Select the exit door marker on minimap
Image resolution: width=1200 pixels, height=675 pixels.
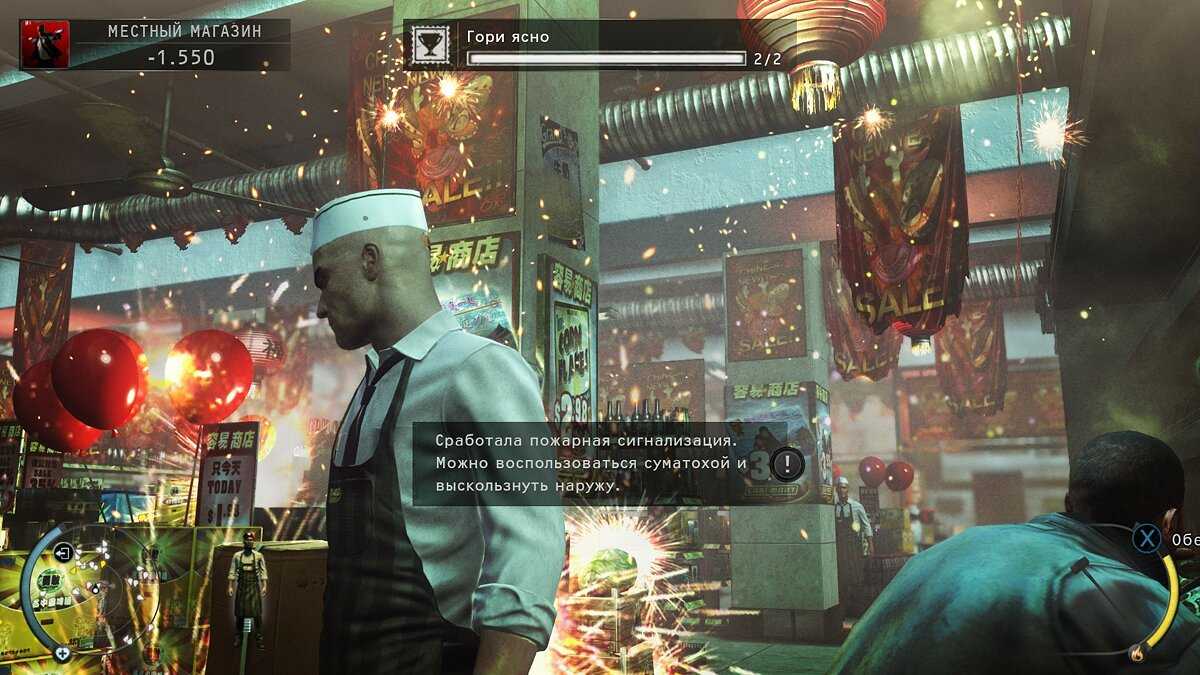(63, 552)
